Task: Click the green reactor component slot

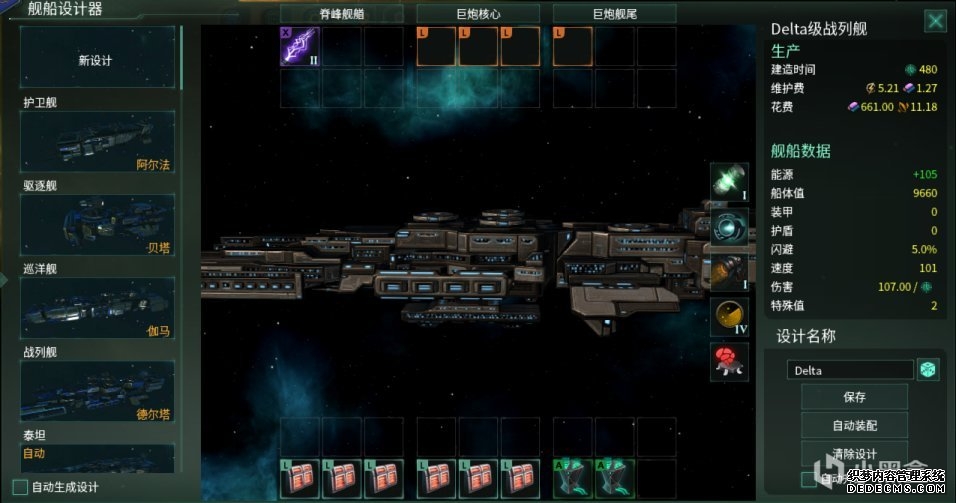Action: click(729, 181)
